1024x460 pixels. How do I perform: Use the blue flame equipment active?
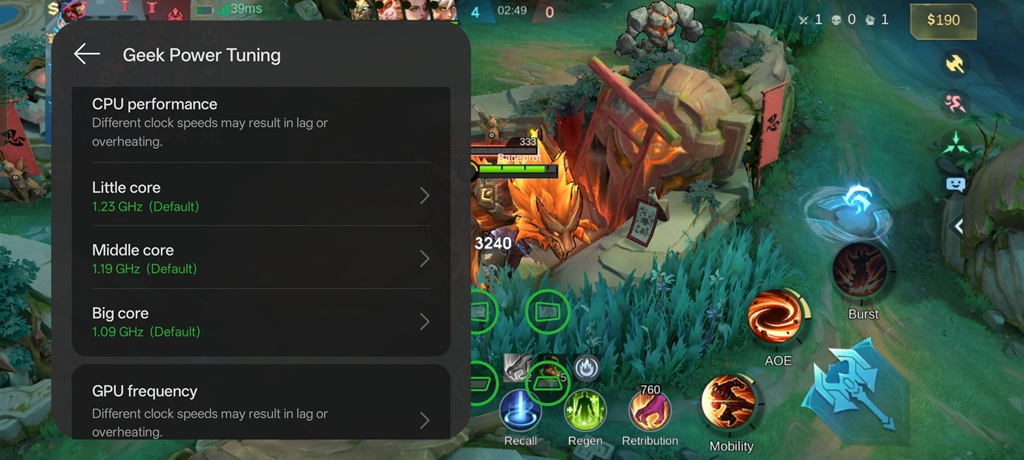click(x=586, y=368)
